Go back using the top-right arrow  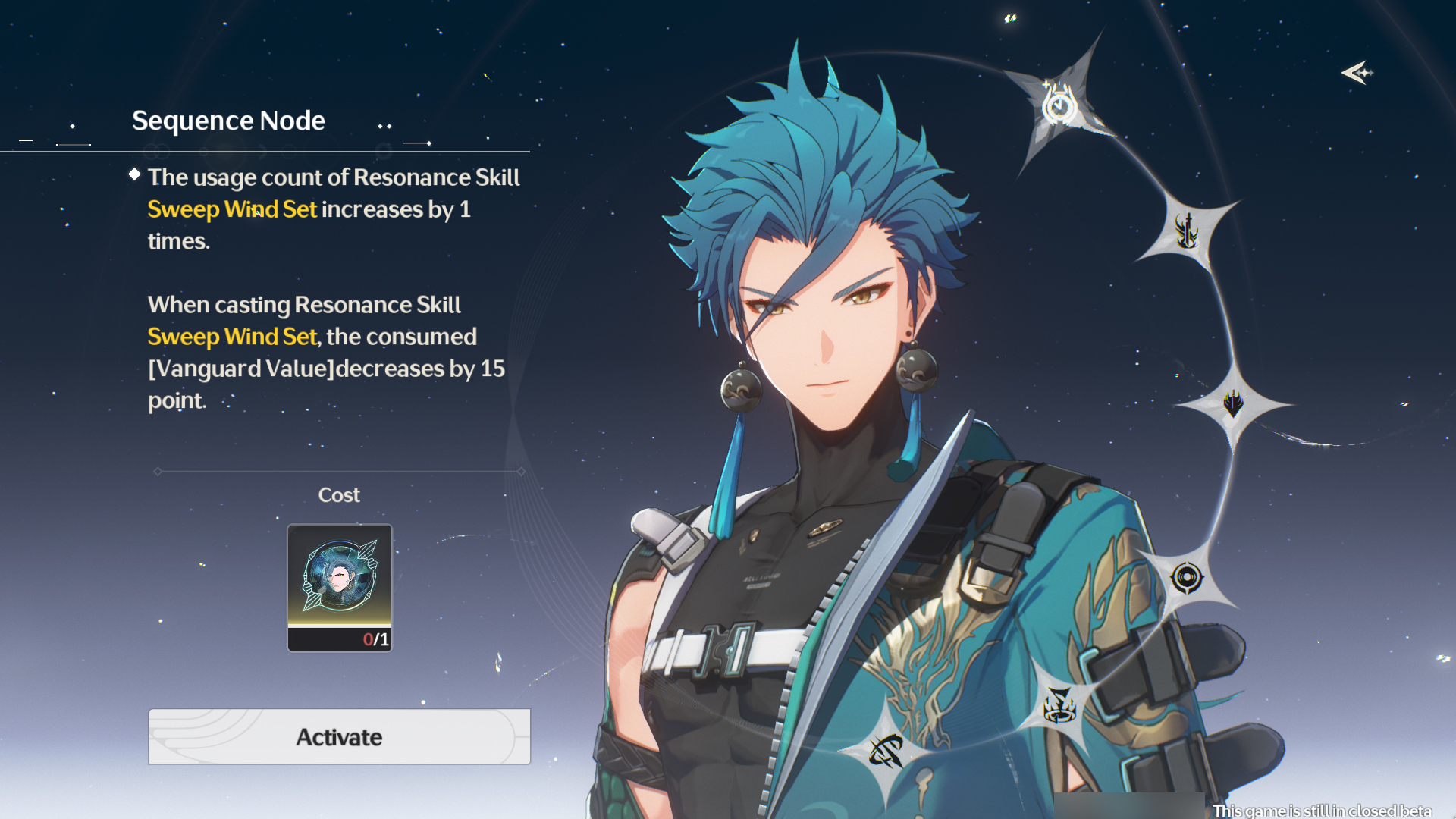click(x=1357, y=73)
